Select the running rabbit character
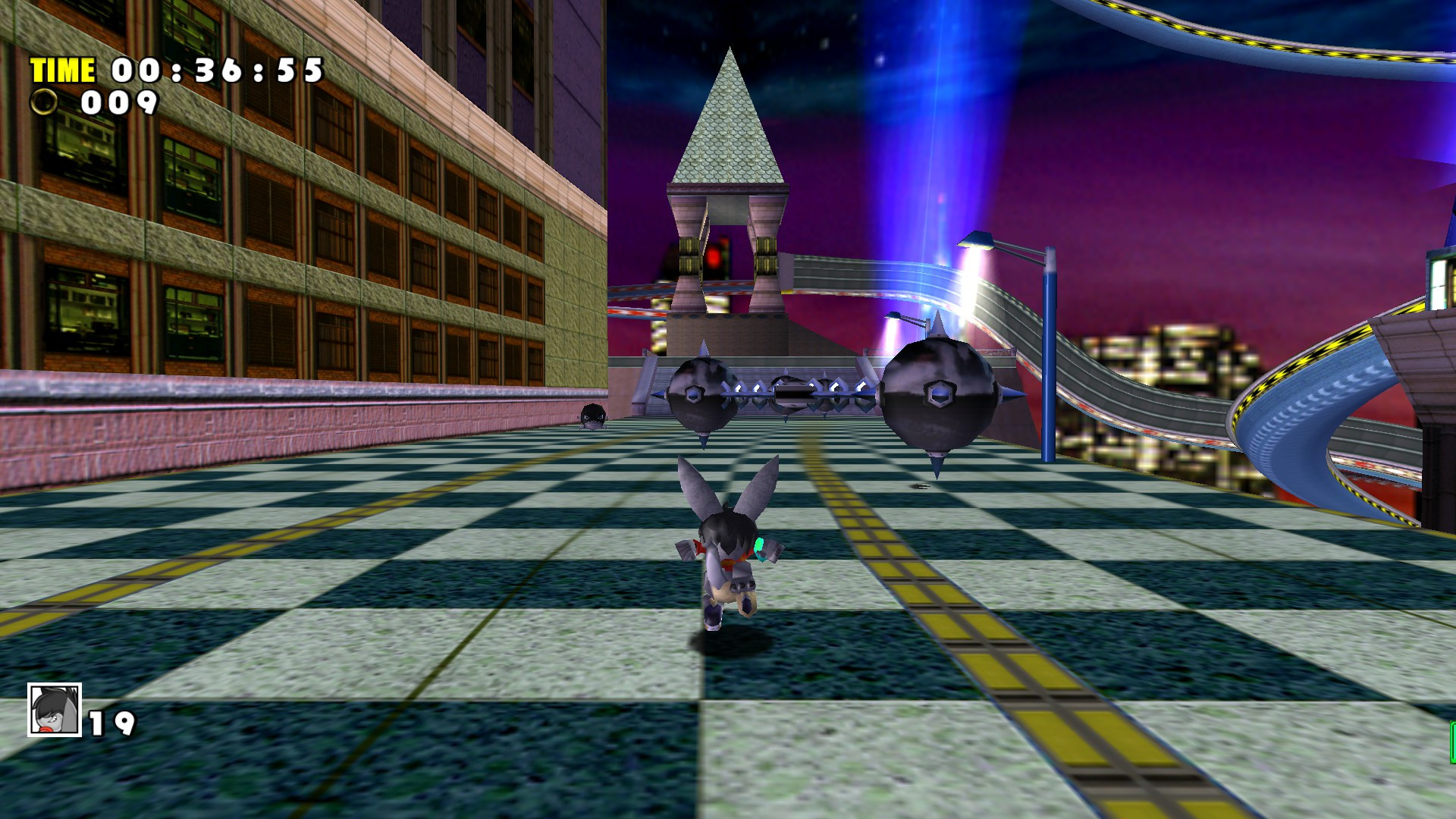 pyautogui.click(x=730, y=546)
